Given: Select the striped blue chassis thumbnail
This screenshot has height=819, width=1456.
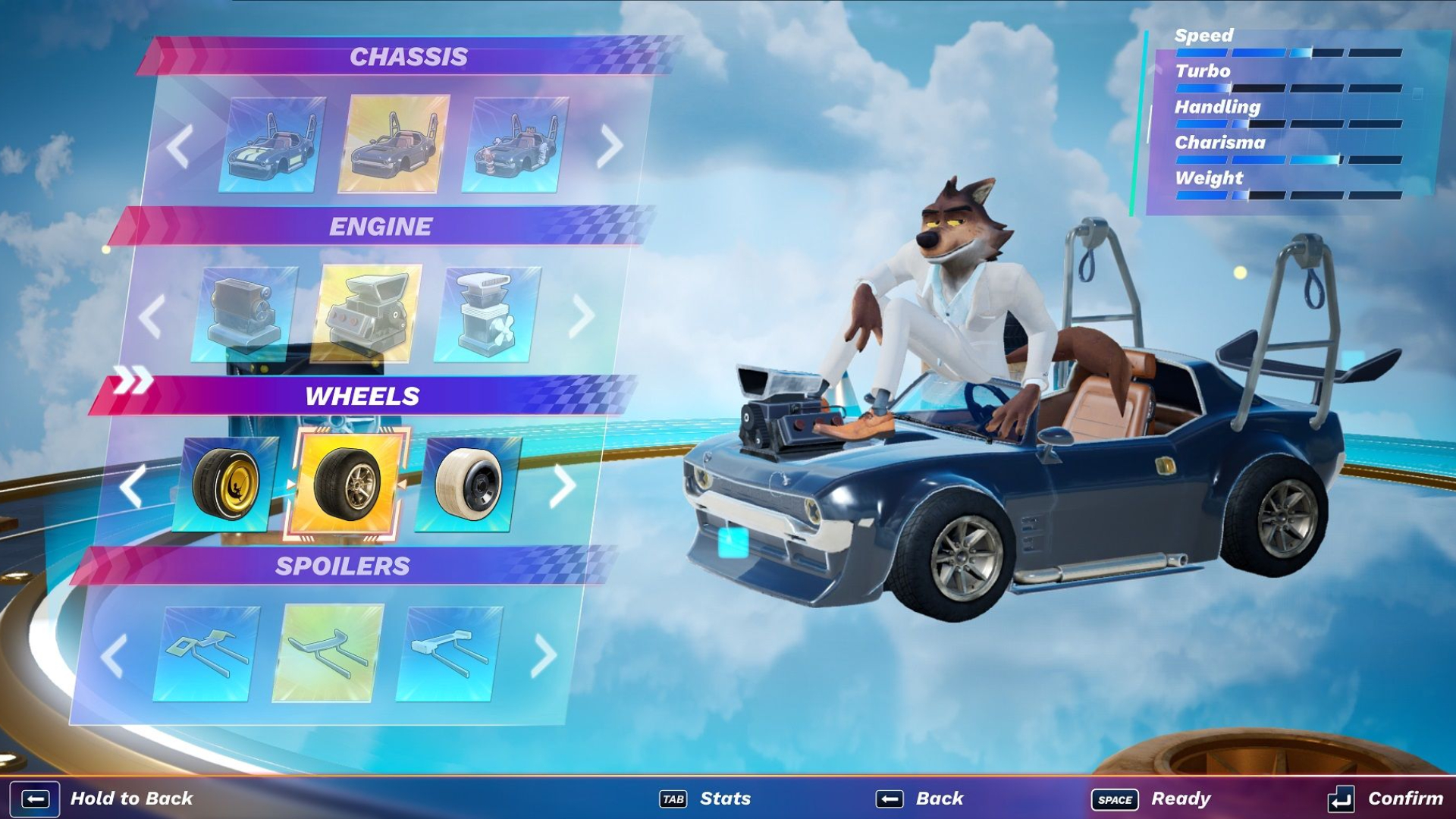Looking at the screenshot, I should (273, 145).
